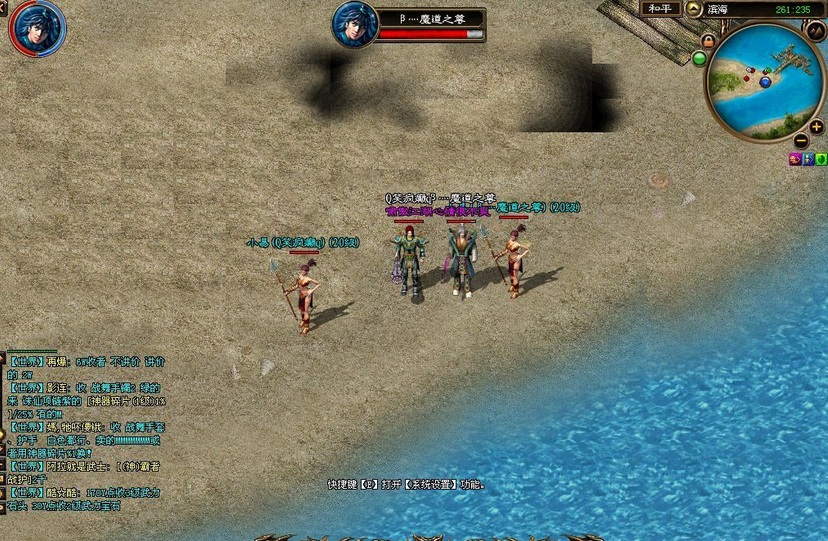Click the 阿拉就是武士 world chat message

point(85,466)
